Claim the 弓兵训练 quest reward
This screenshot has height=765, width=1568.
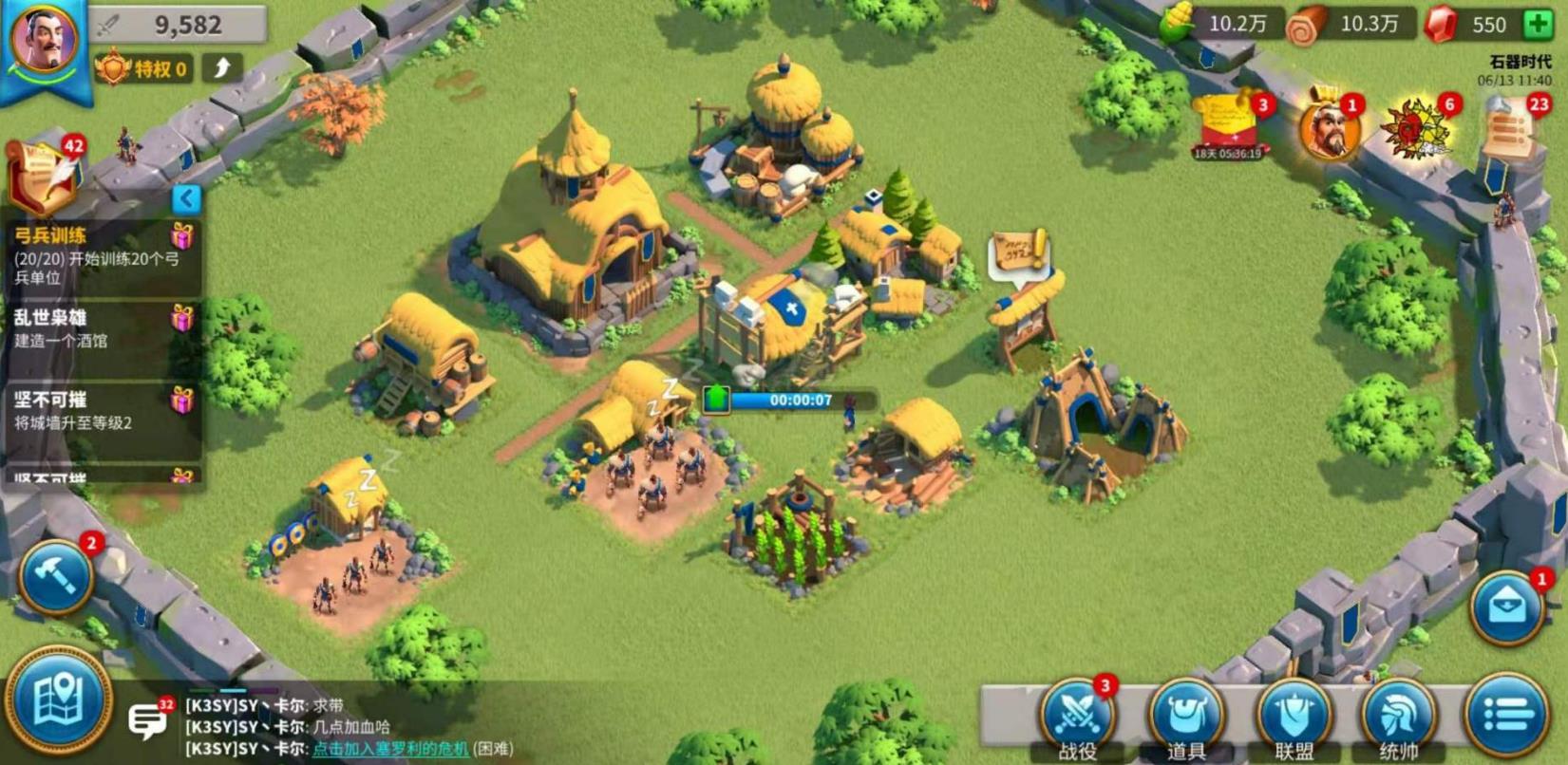181,235
